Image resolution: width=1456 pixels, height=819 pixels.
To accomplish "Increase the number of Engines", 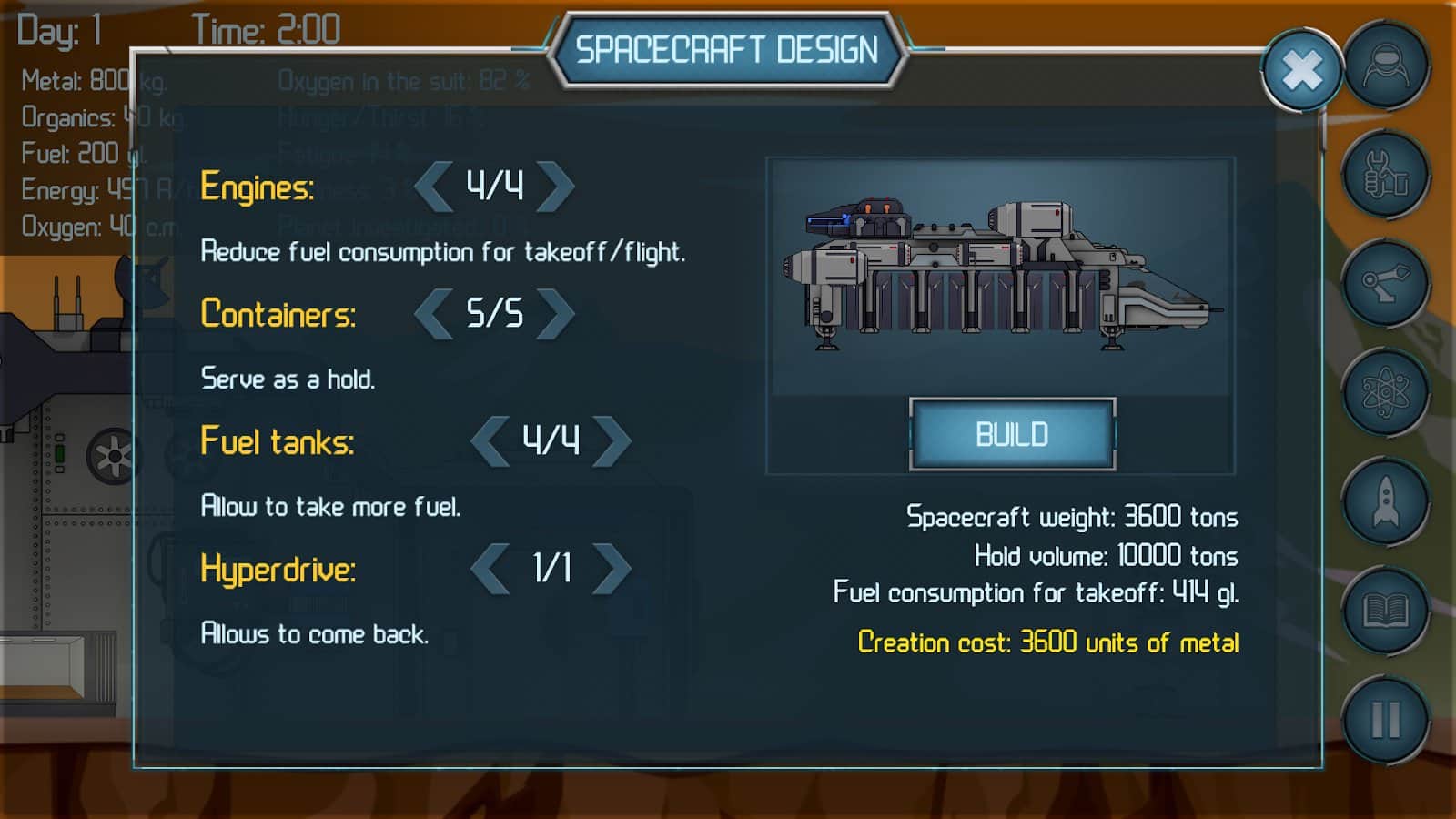I will click(555, 187).
